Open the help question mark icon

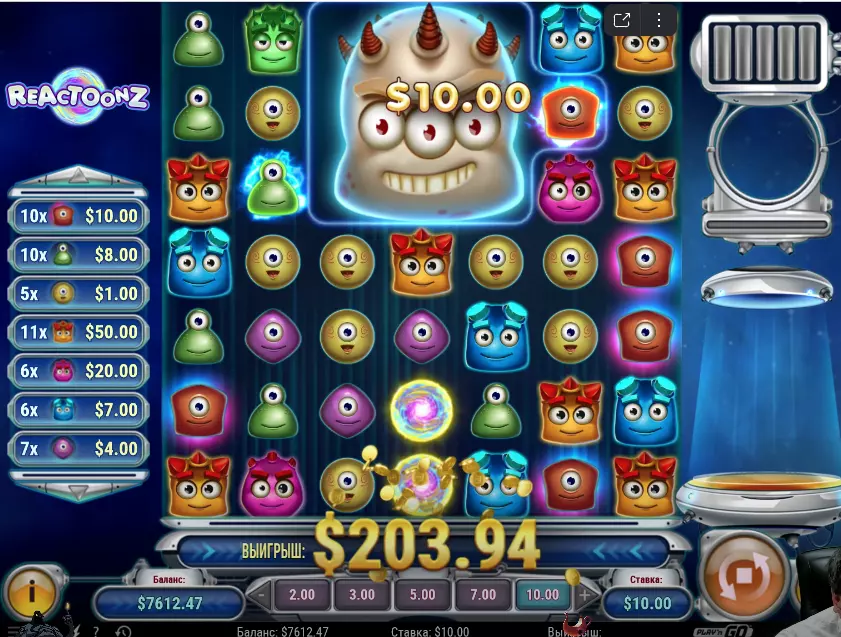tap(95, 631)
